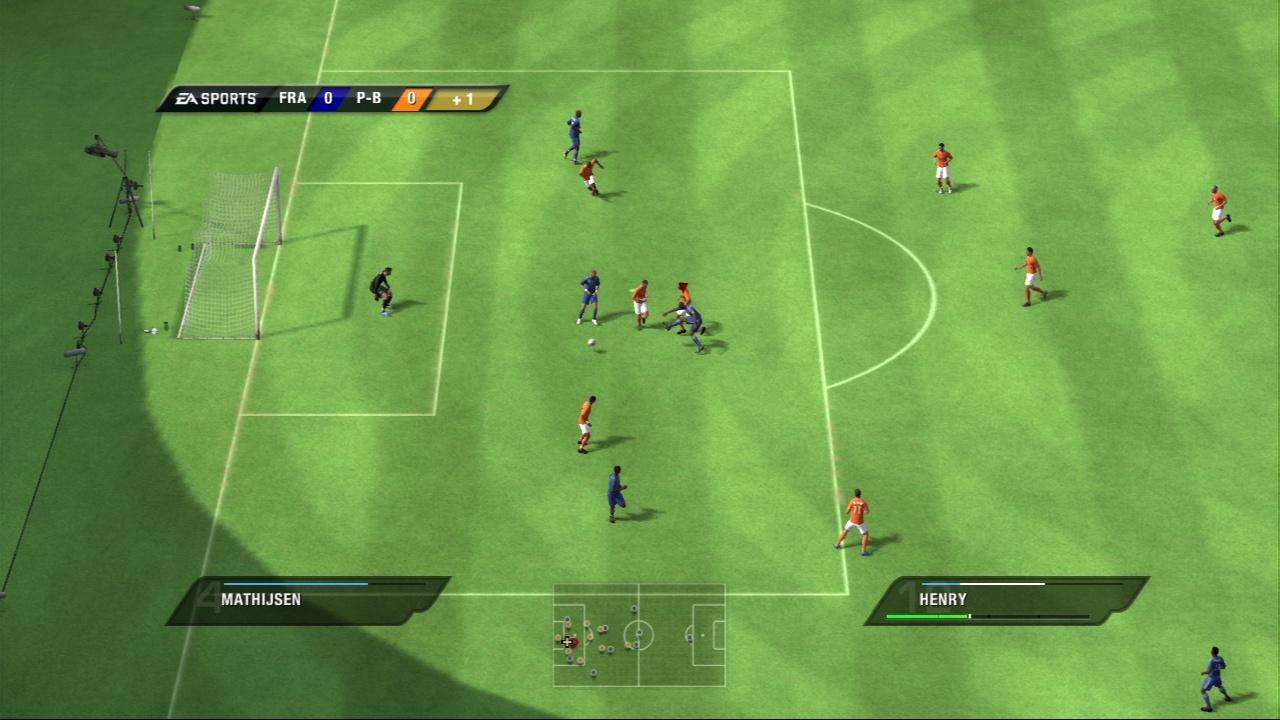Viewport: 1280px width, 720px height.
Task: Click the MATHIJSEN name banner
Action: [x=263, y=599]
